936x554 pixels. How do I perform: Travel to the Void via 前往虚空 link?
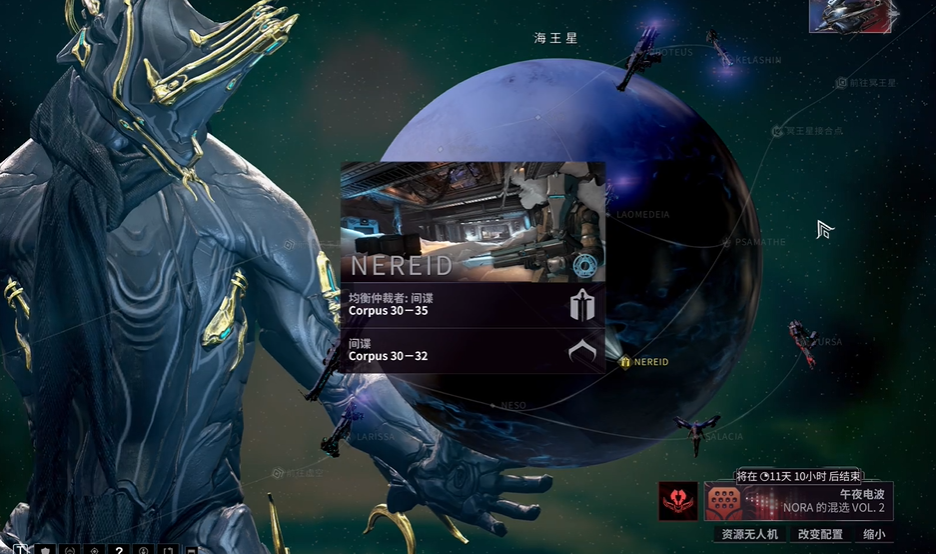[x=298, y=473]
